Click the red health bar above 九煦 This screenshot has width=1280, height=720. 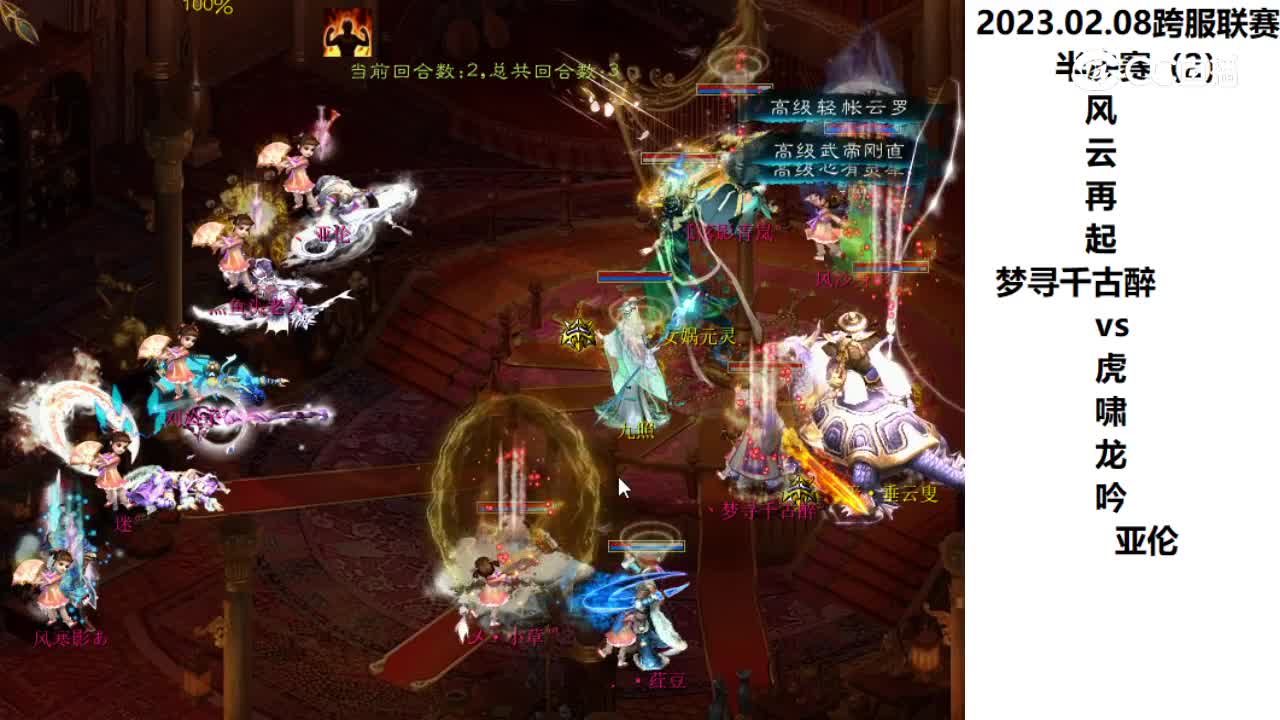634,276
